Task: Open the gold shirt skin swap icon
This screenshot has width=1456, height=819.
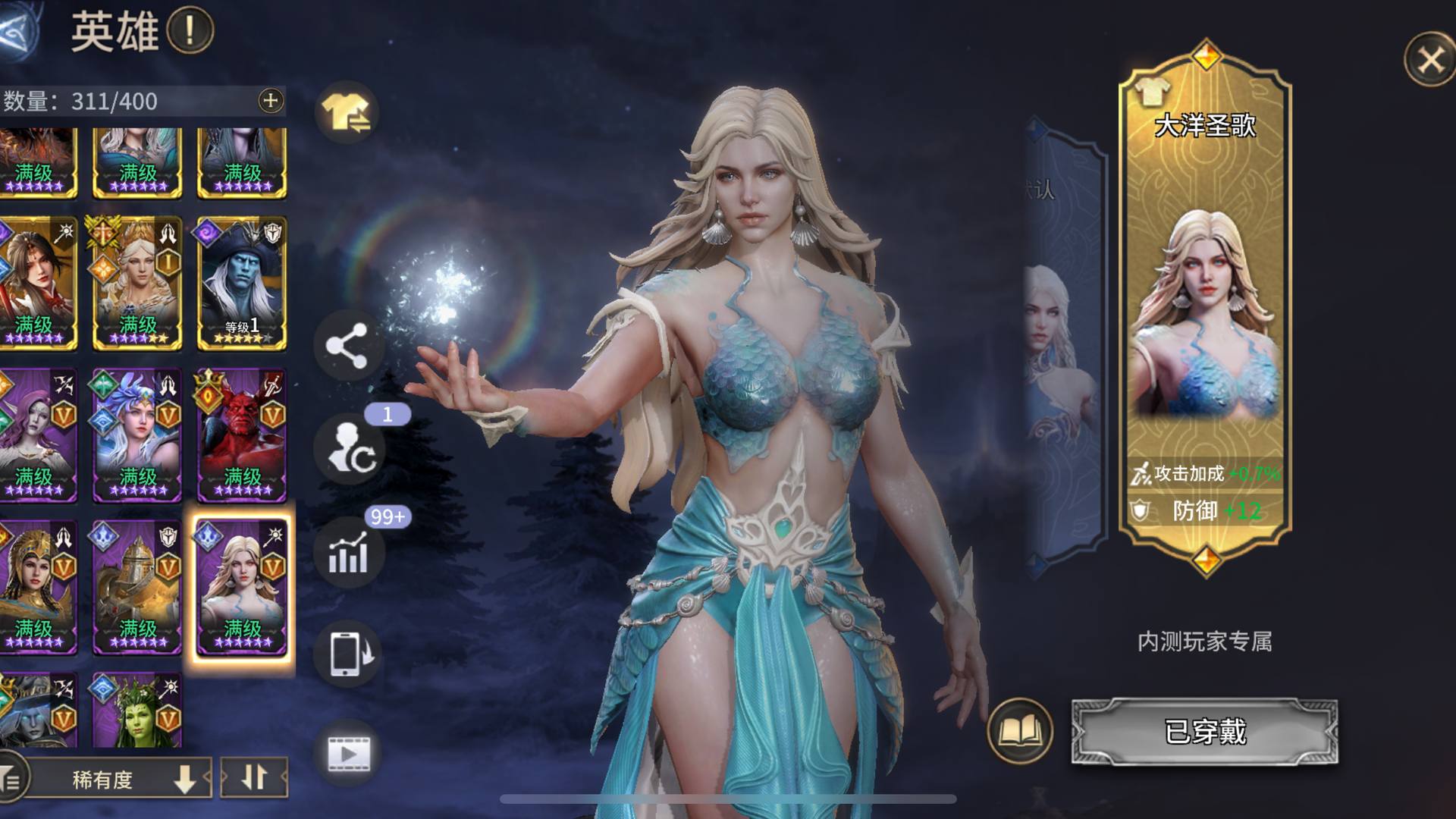Action: click(x=347, y=114)
